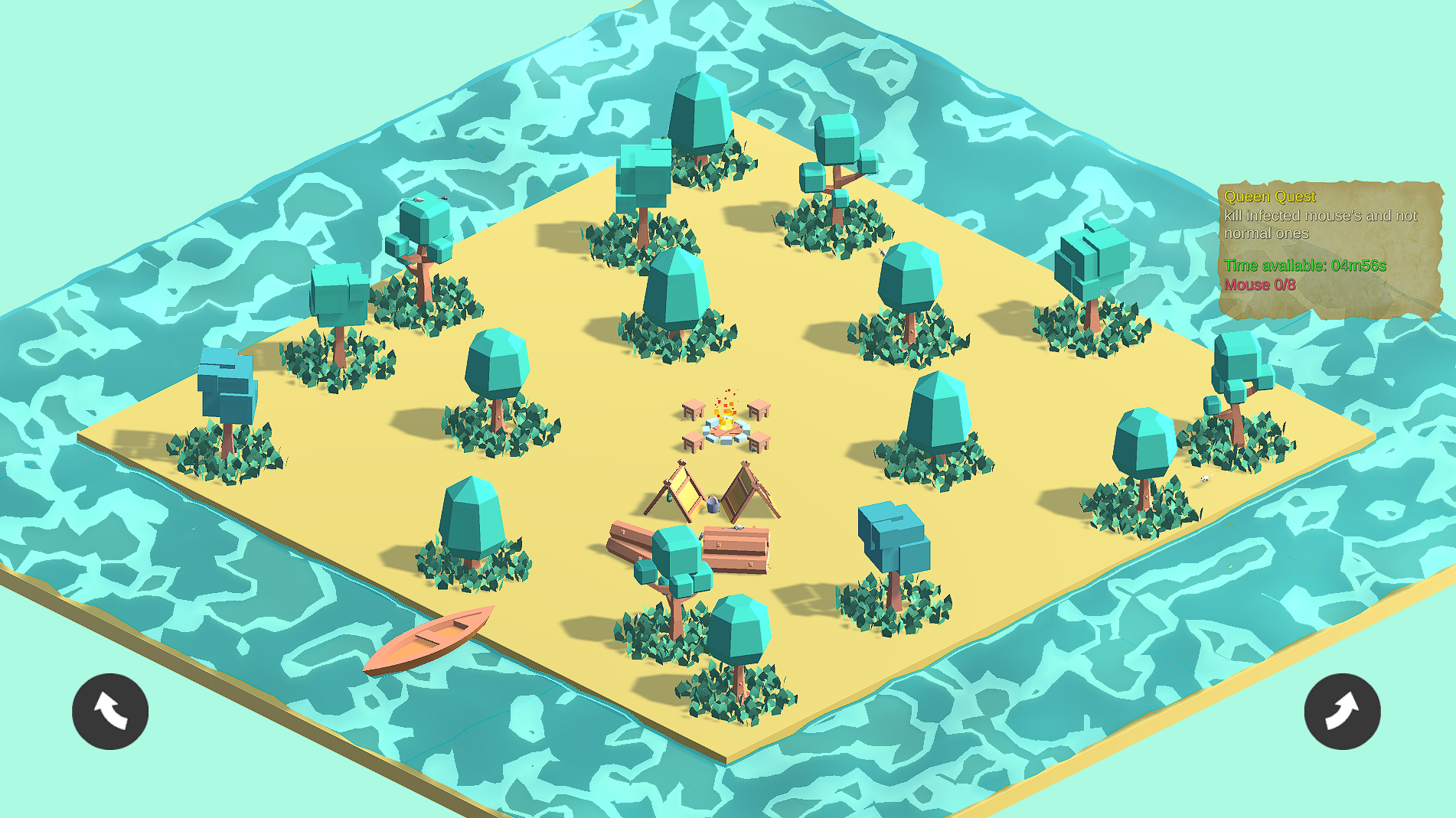
Task: Click the blue bucket between the tents
Action: tap(712, 503)
